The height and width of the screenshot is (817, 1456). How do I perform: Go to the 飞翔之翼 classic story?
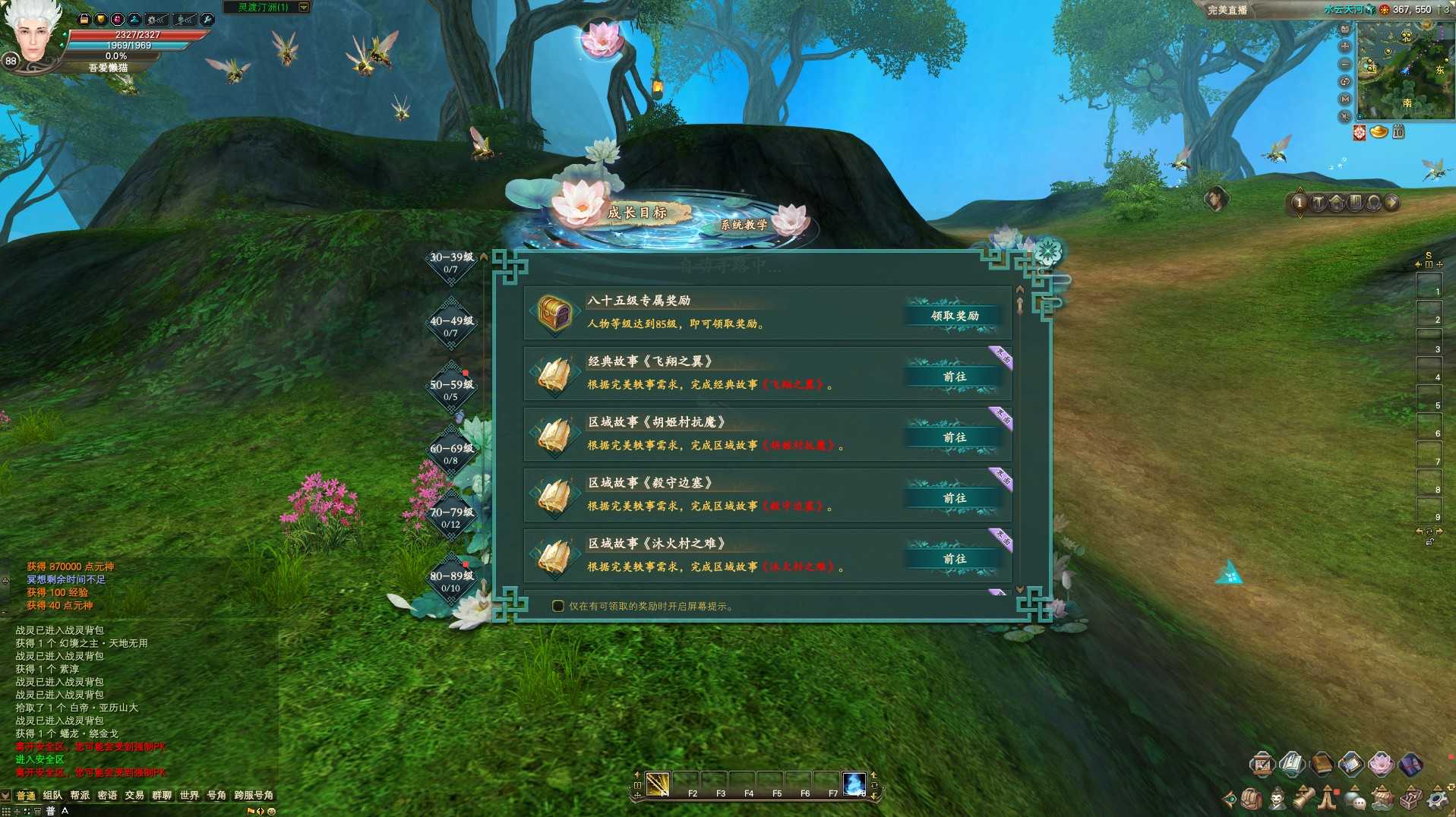[954, 377]
